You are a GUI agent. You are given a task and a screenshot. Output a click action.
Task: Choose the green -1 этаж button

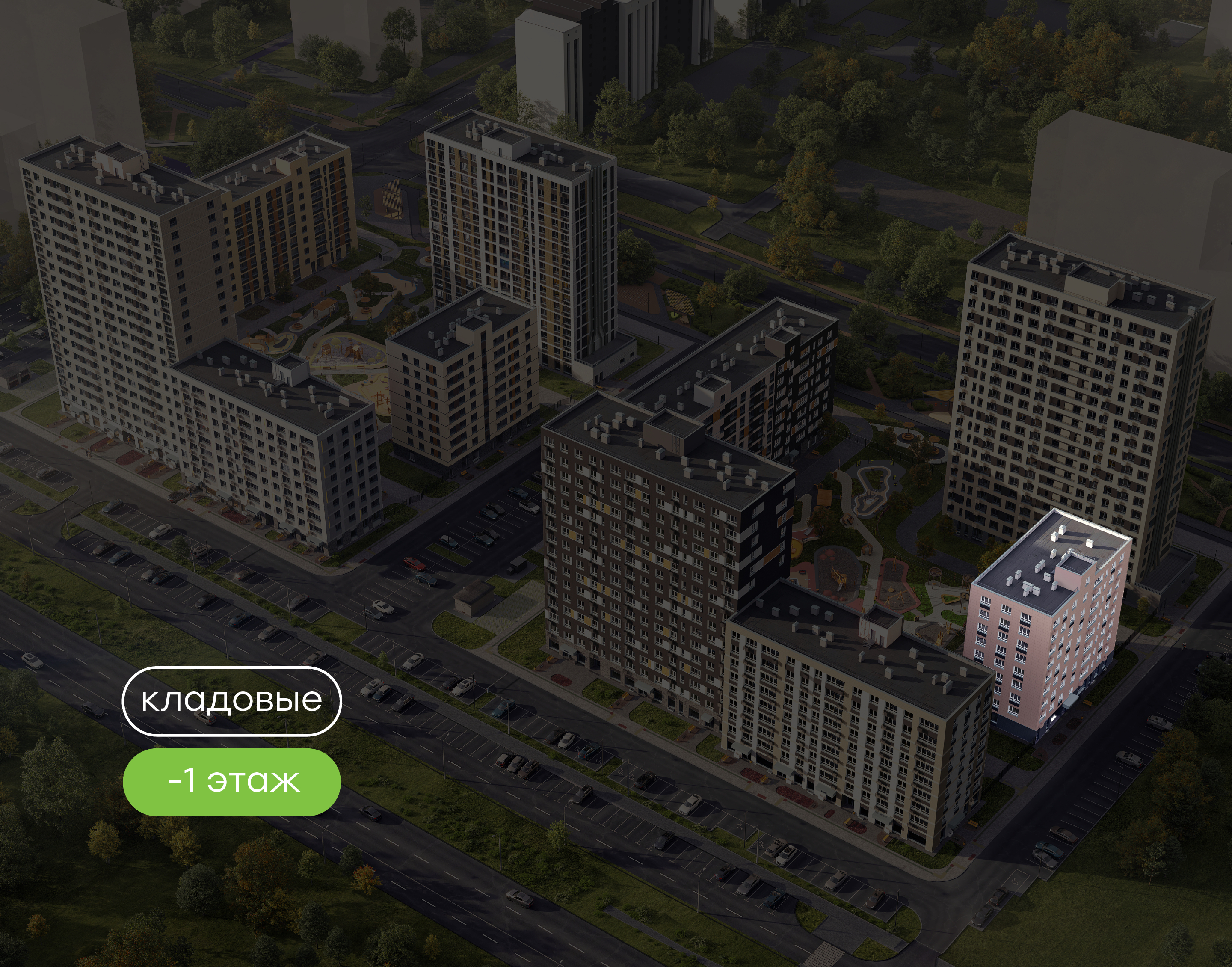[231, 782]
